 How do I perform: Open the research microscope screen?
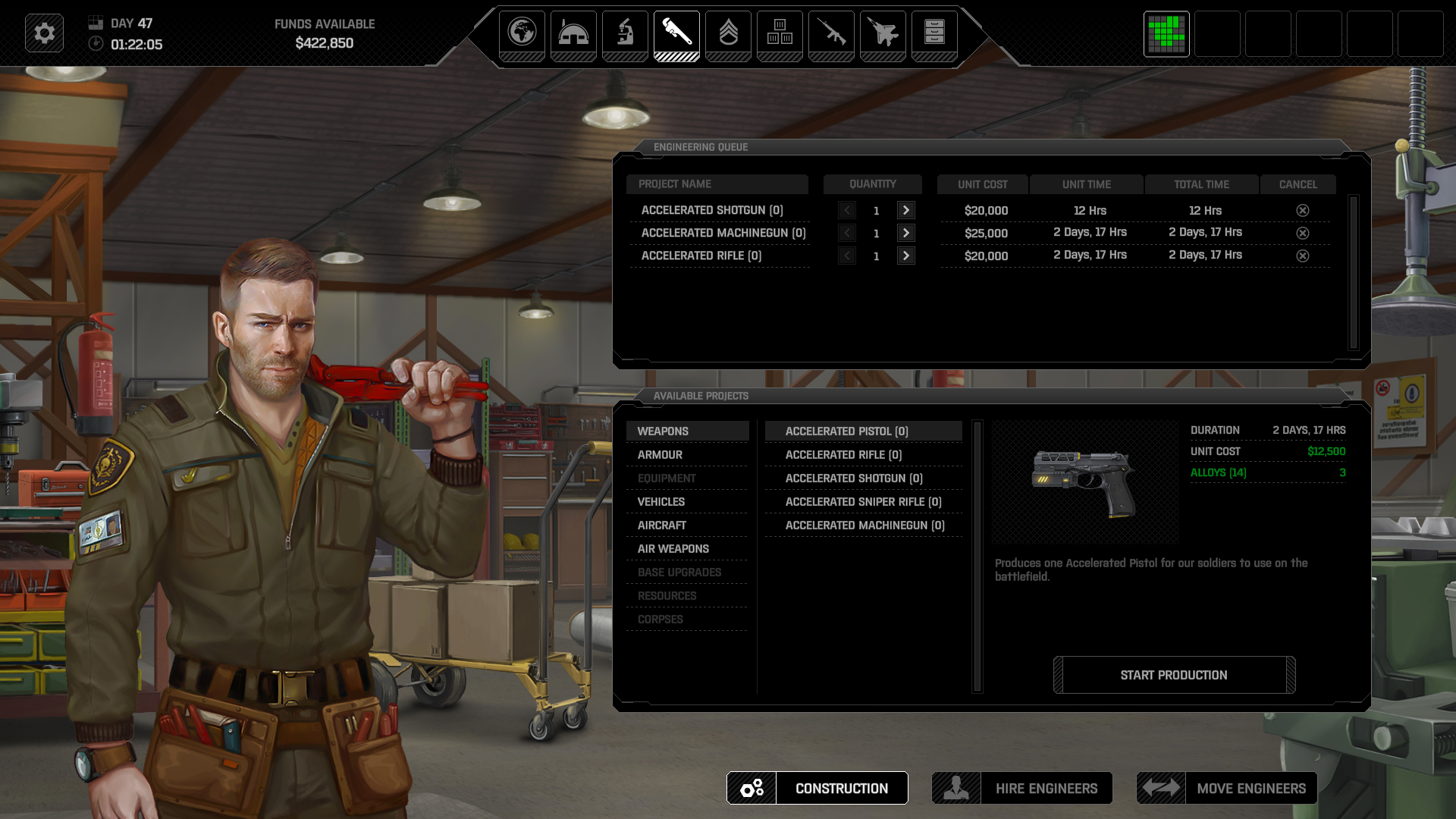[x=625, y=33]
